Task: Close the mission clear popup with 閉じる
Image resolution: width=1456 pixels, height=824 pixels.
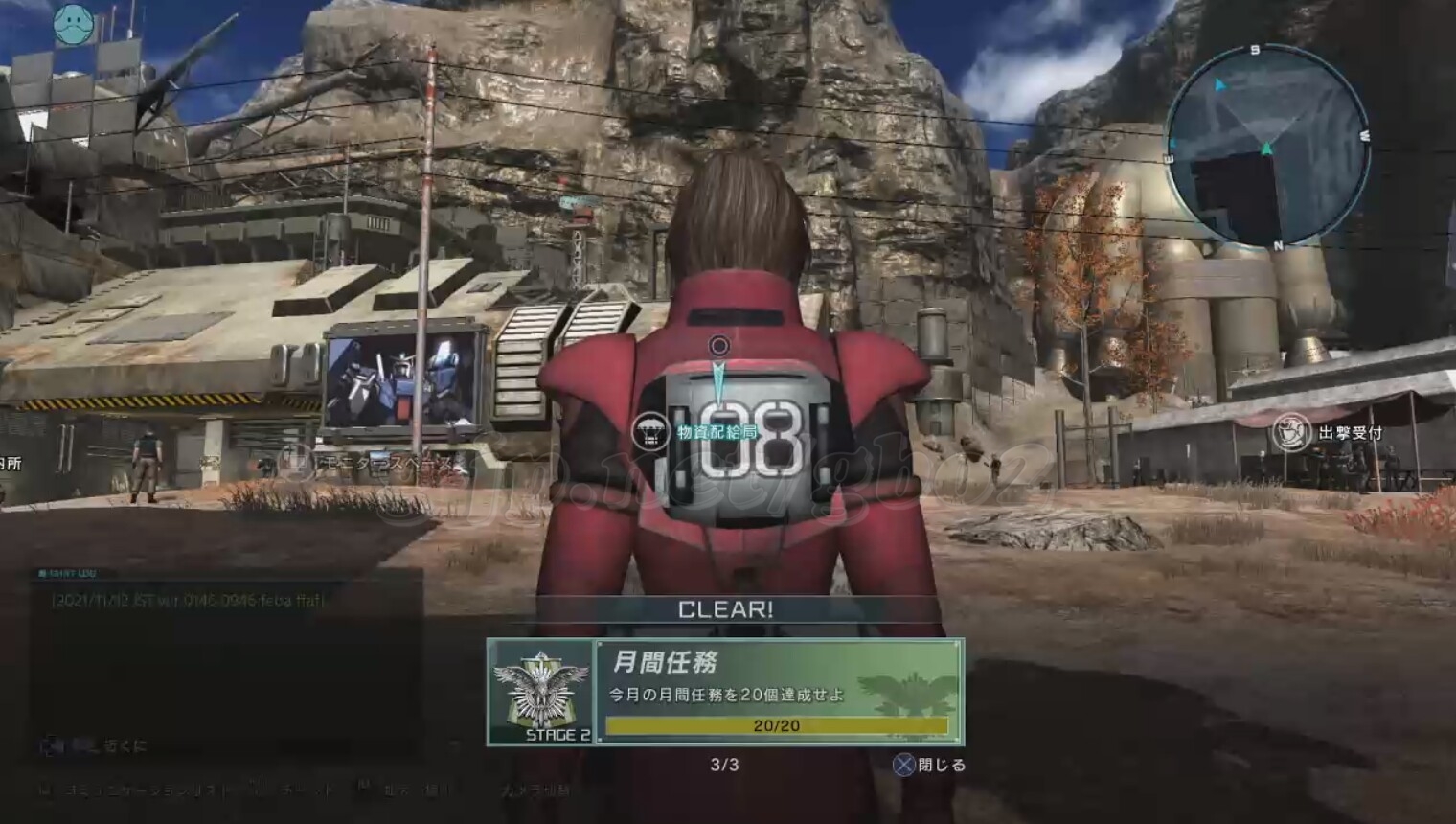Action: coord(929,765)
